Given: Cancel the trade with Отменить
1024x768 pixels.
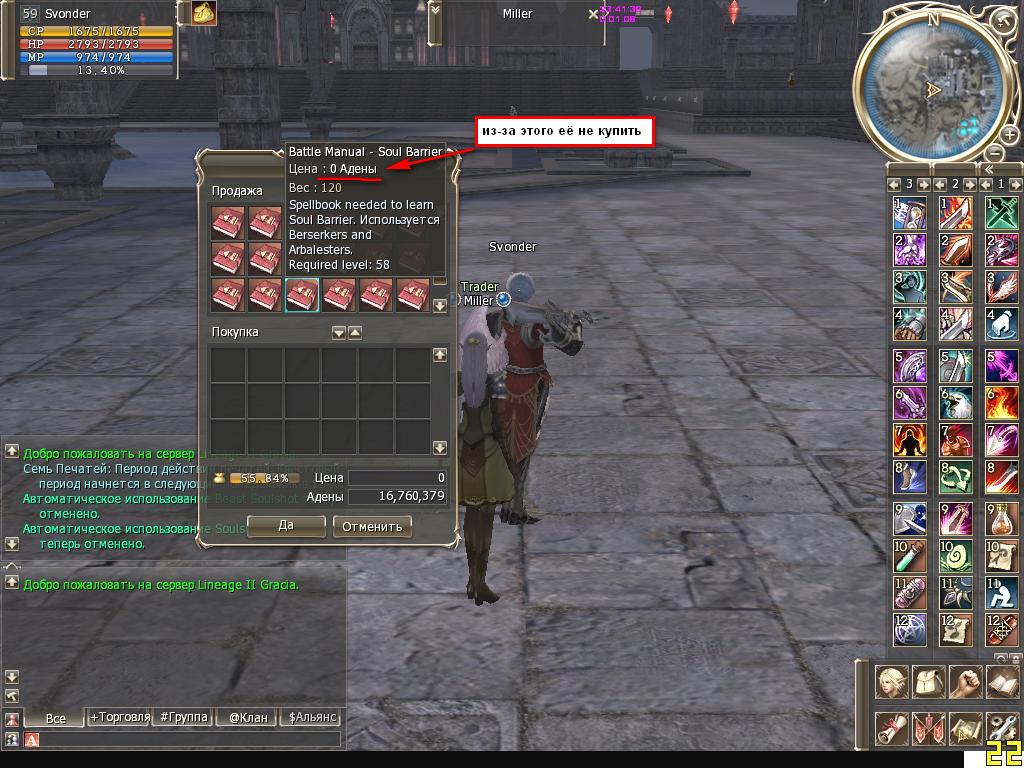Looking at the screenshot, I should pos(372,526).
